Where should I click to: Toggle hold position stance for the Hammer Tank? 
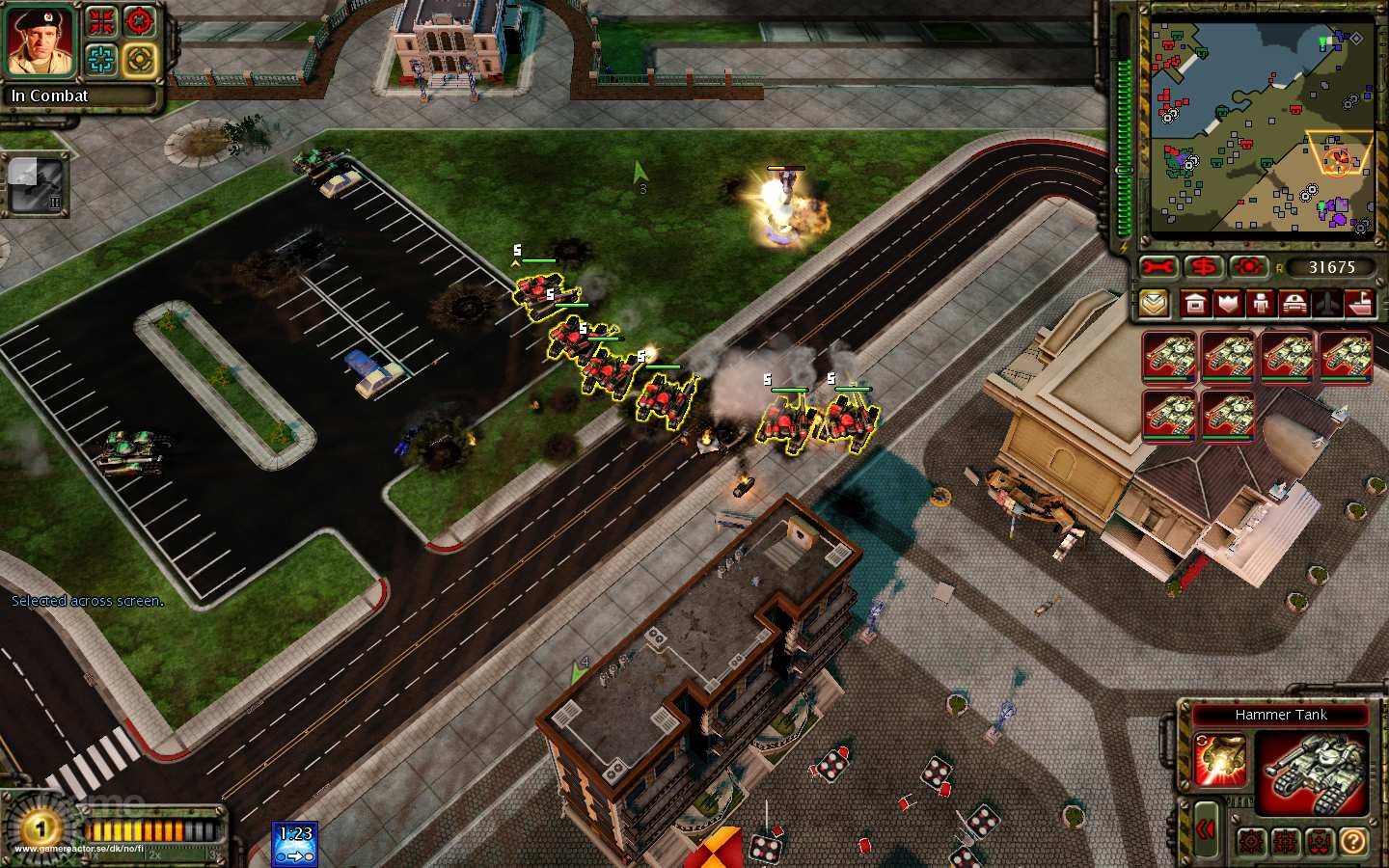1318,842
